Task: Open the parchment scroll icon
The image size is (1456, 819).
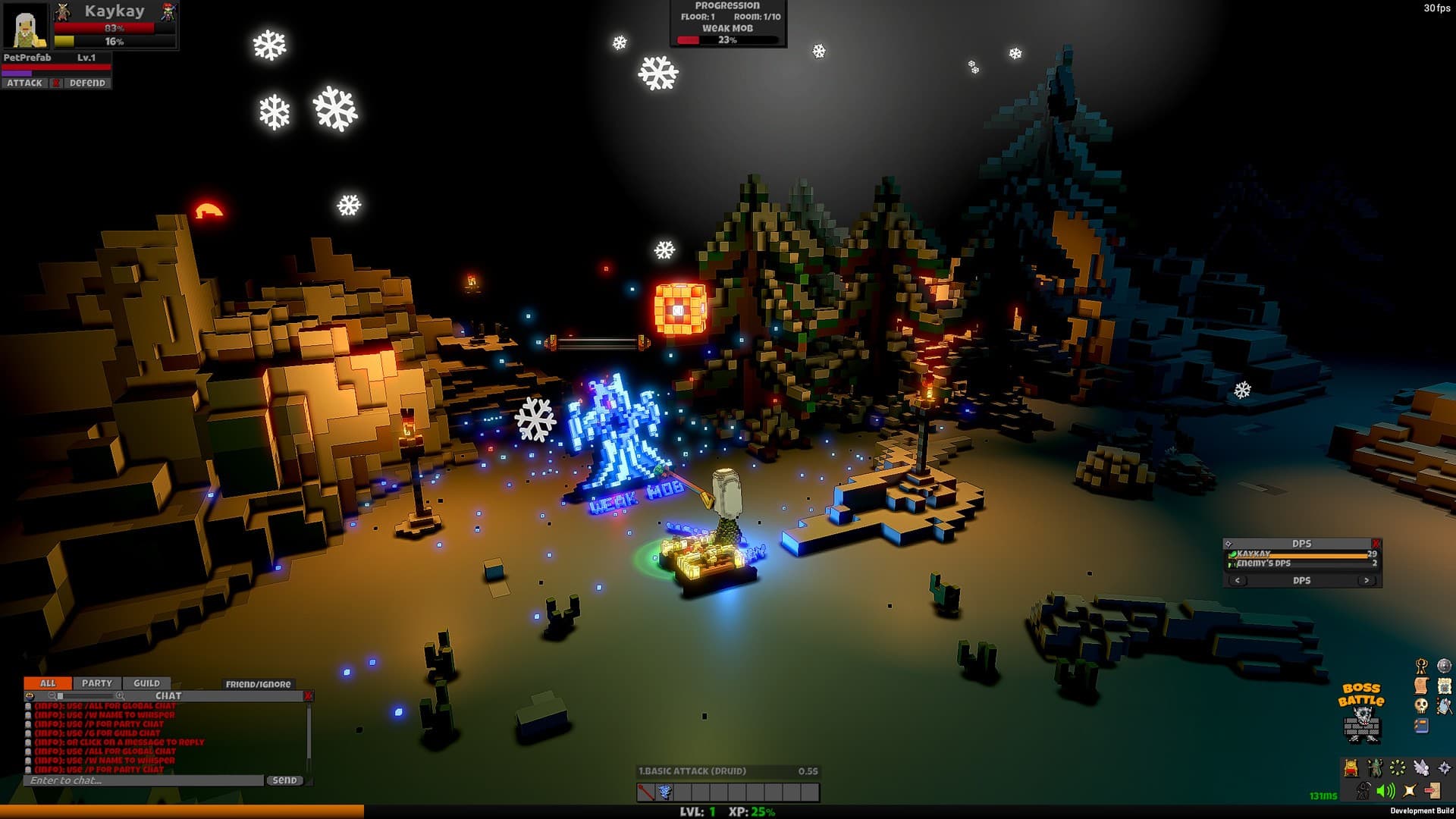Action: point(1421,686)
